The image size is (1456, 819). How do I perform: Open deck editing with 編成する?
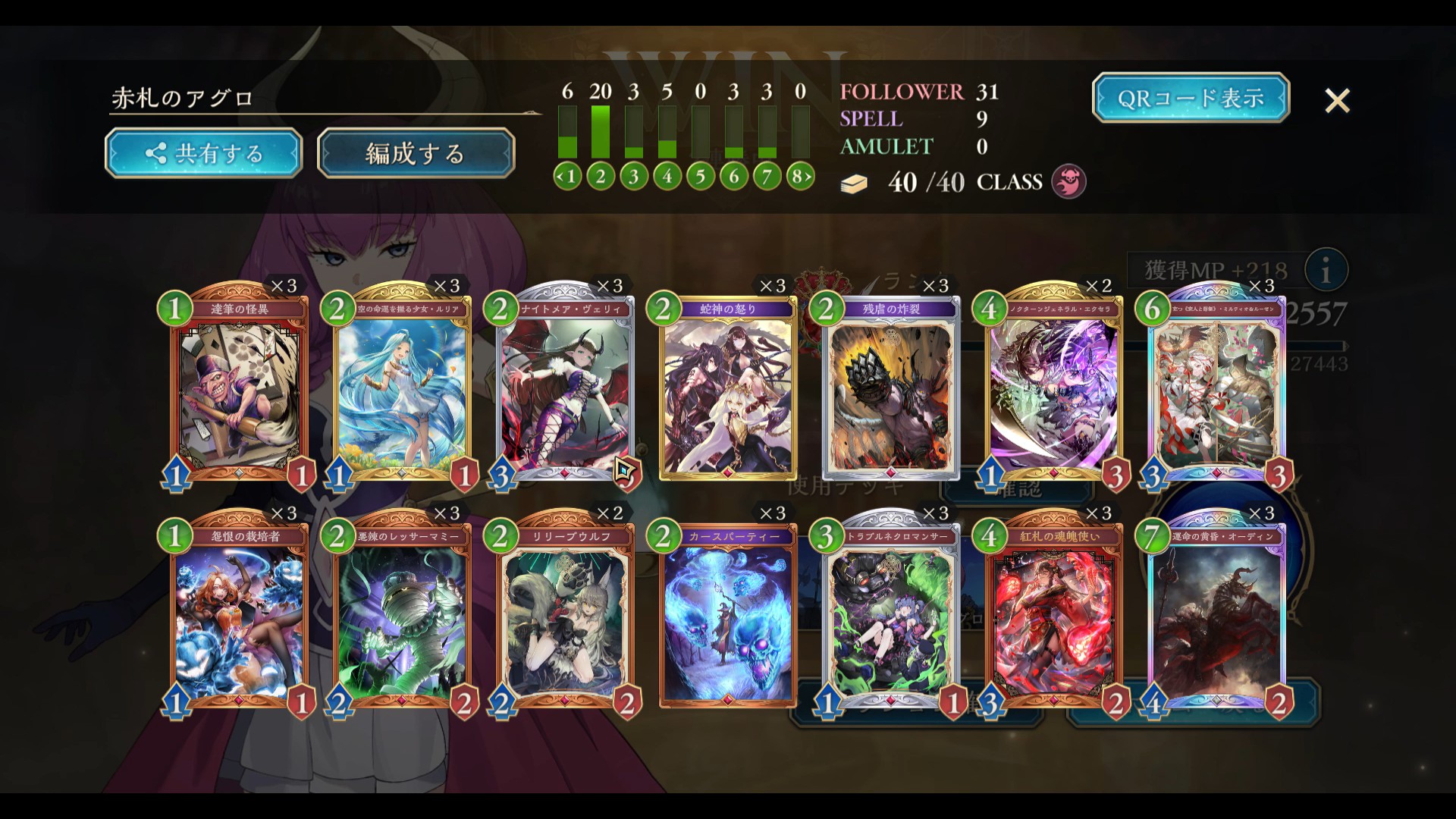pos(416,154)
